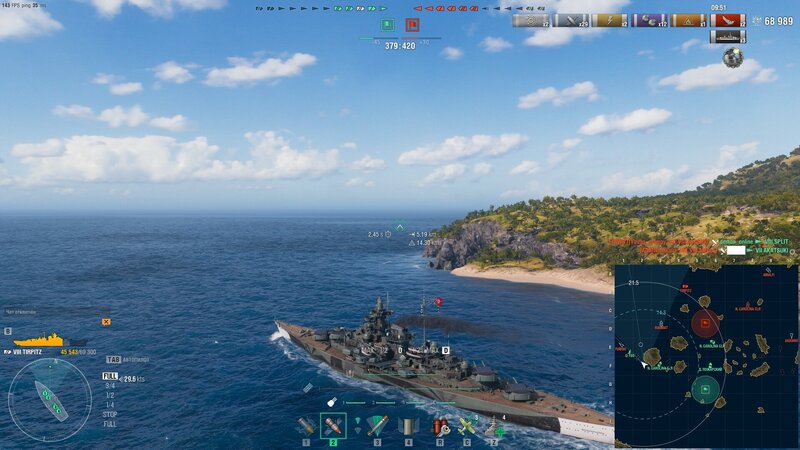Click the red enemy capture point on minimap
Screen dimensions: 800x450
704,321
